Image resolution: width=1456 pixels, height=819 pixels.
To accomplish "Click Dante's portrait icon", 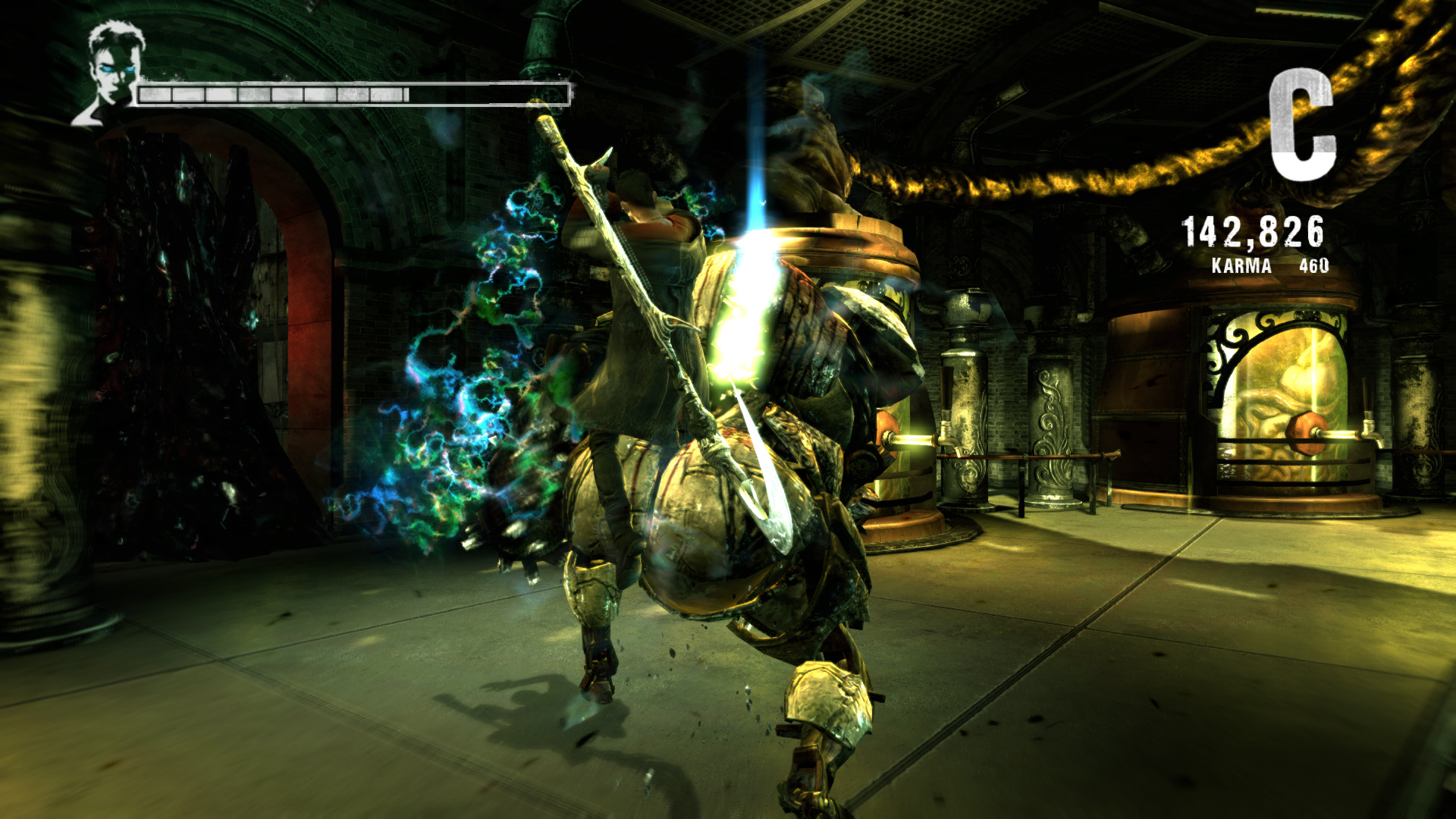I will tap(111, 73).
